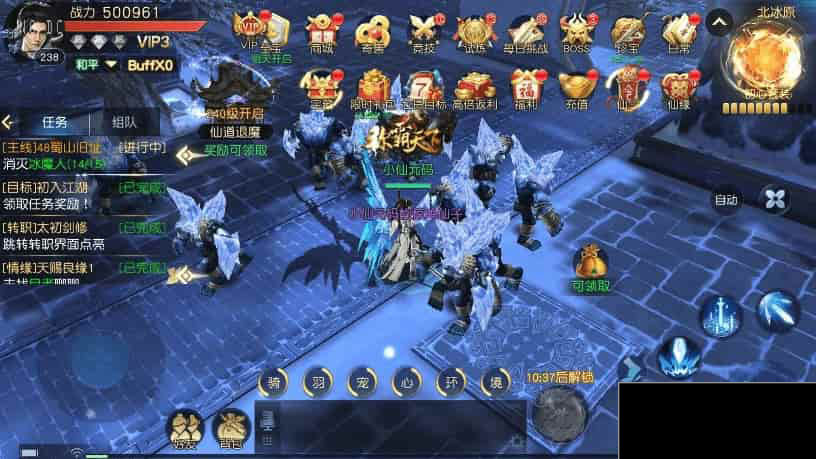The height and width of the screenshot is (459, 816).
Task: Toggle the 自动 auto-battle button
Action: click(727, 200)
